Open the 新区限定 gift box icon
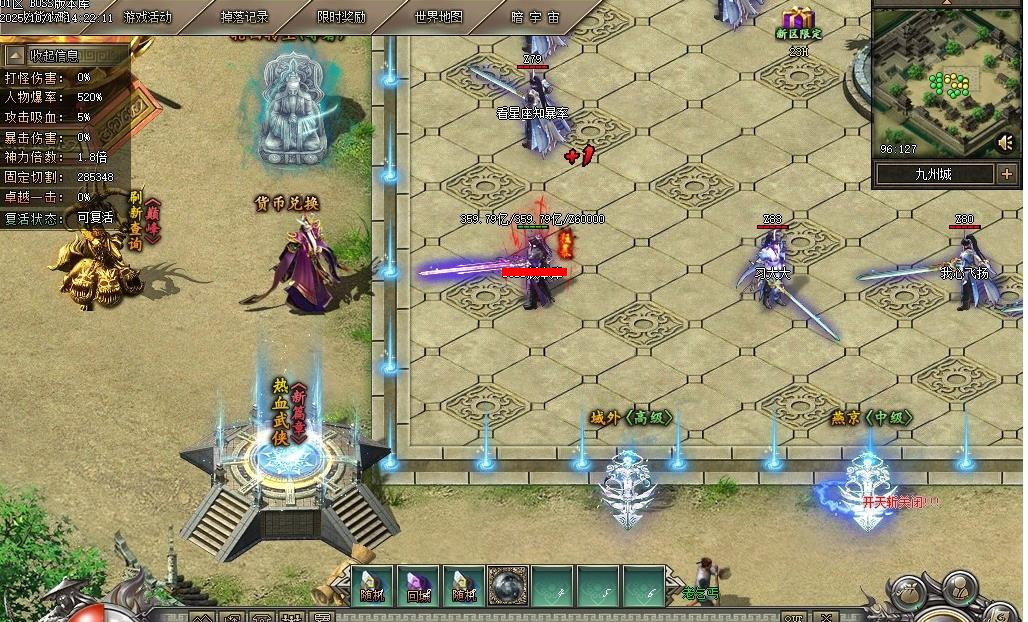1028x622 pixels. pos(798,22)
